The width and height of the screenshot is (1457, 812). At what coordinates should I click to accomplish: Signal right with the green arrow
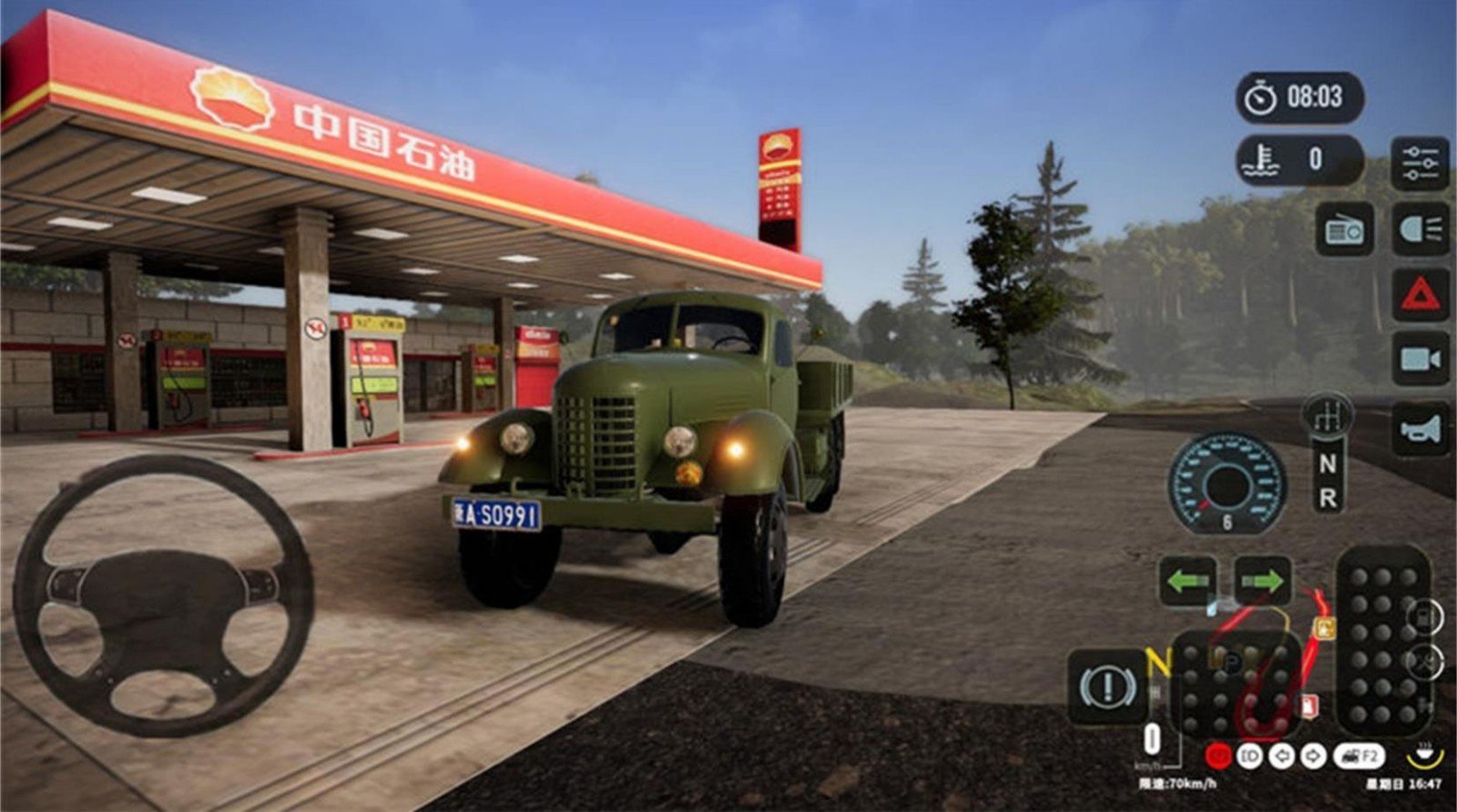tap(1262, 581)
